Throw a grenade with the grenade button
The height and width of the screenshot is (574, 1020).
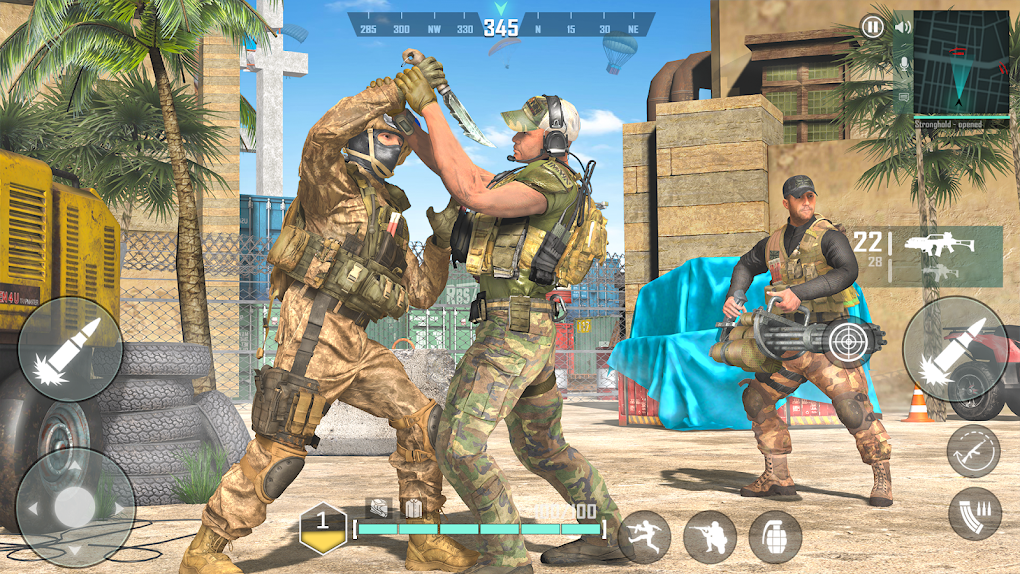(775, 537)
